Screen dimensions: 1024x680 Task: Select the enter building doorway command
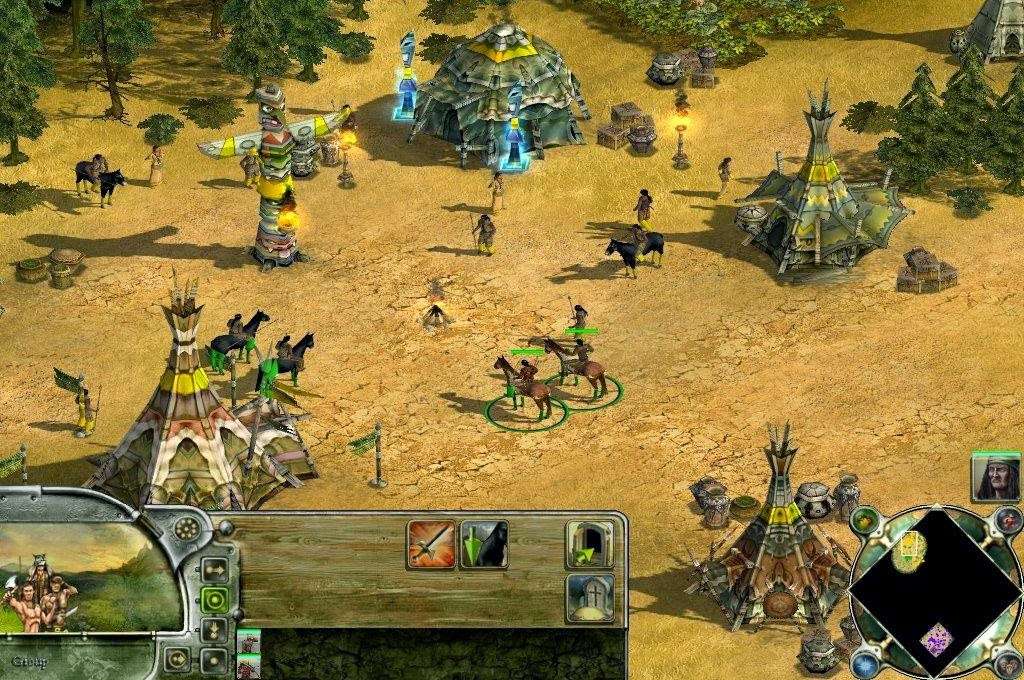(x=589, y=544)
